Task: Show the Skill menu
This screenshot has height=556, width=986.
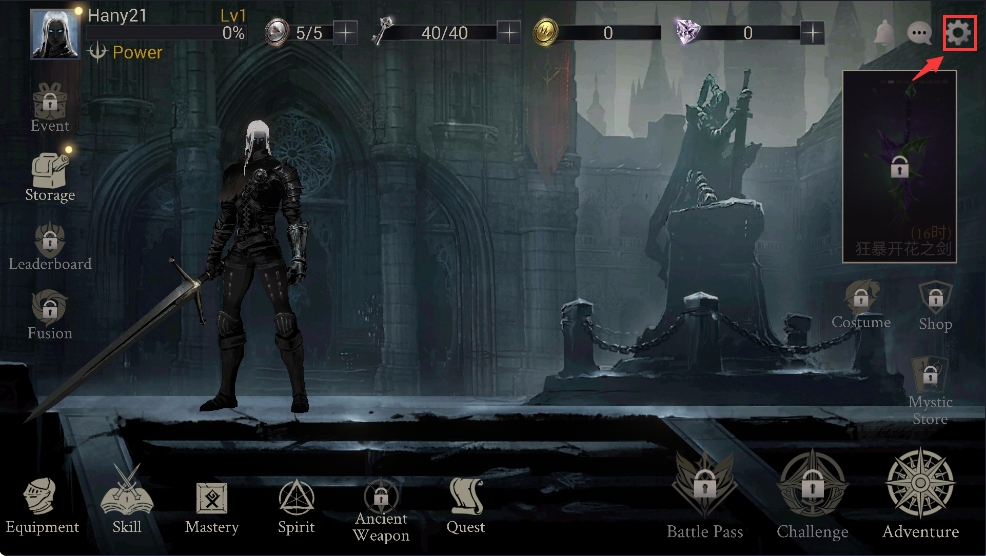Action: tap(127, 503)
